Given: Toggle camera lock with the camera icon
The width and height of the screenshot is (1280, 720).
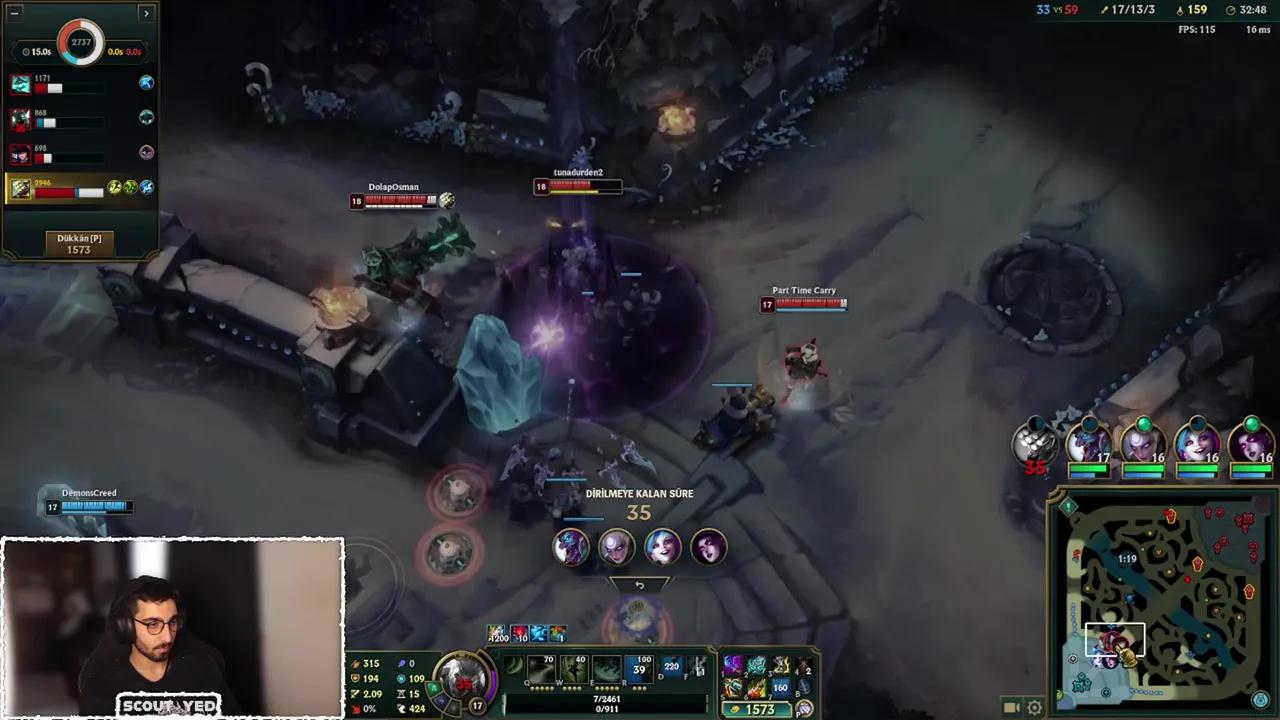Looking at the screenshot, I should (x=1013, y=707).
